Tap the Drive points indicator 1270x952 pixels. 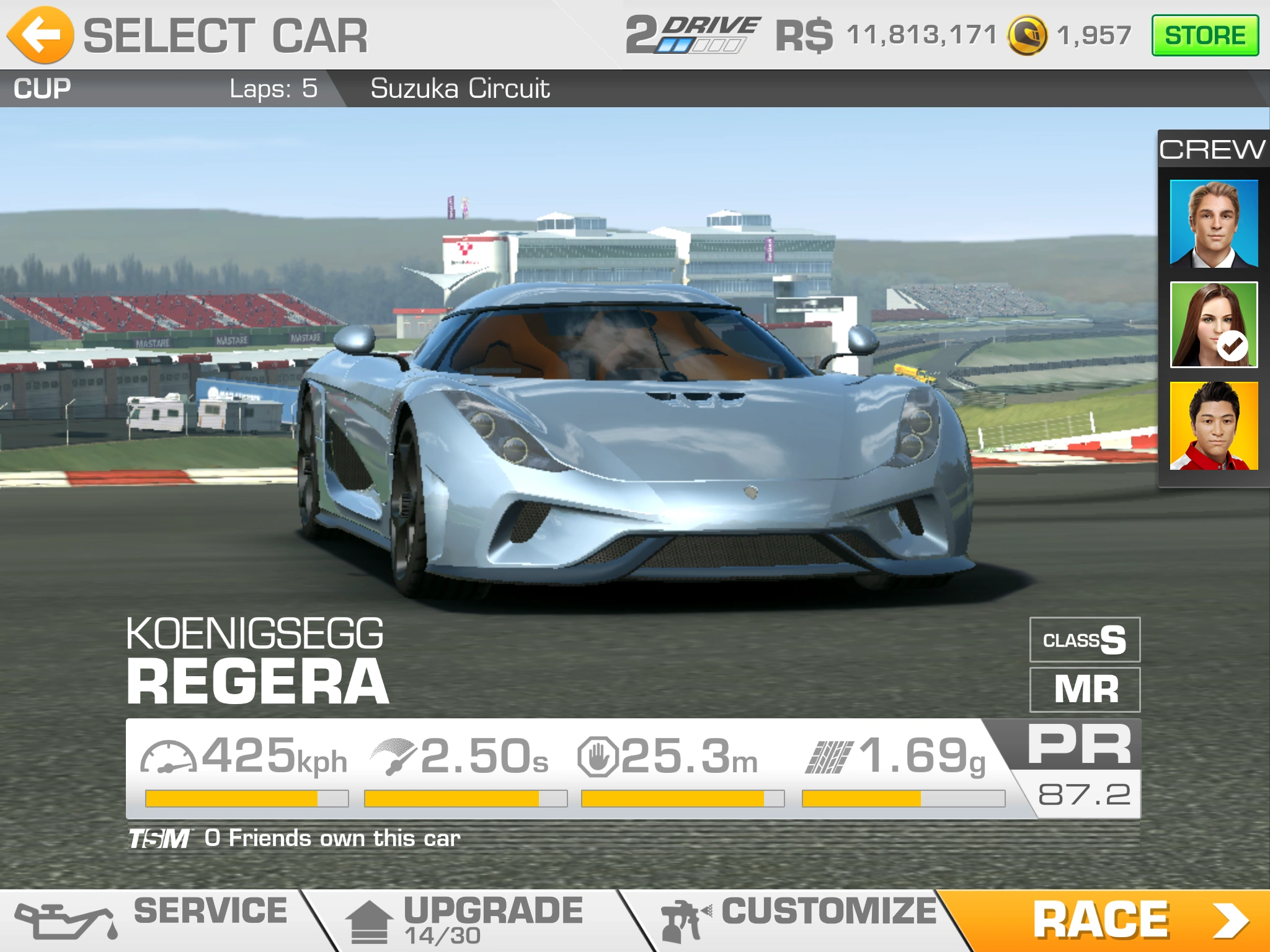pos(691,35)
